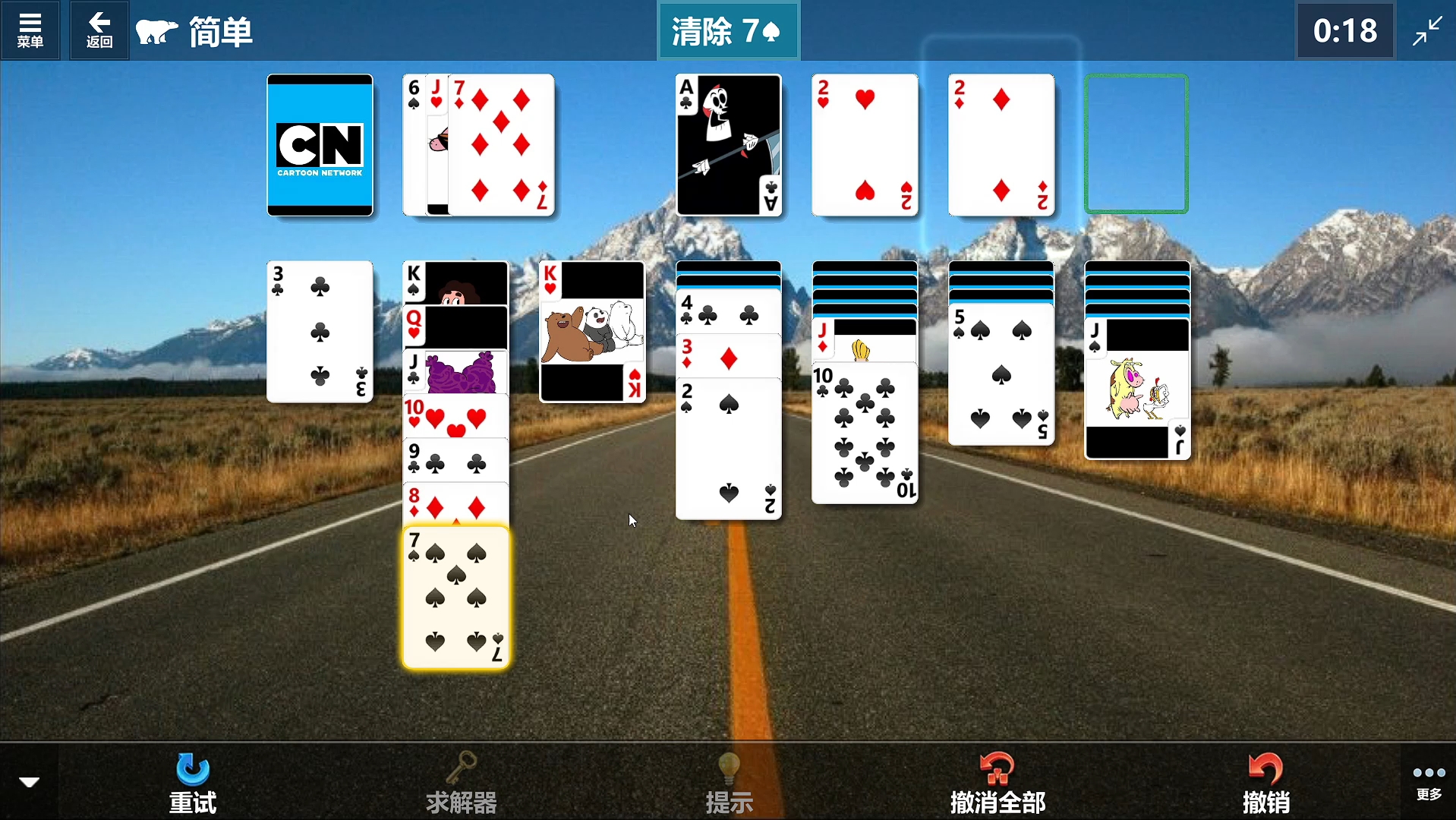The image size is (1456, 820).
Task: Draw from the Cartoon Network stock pile
Action: pos(320,144)
